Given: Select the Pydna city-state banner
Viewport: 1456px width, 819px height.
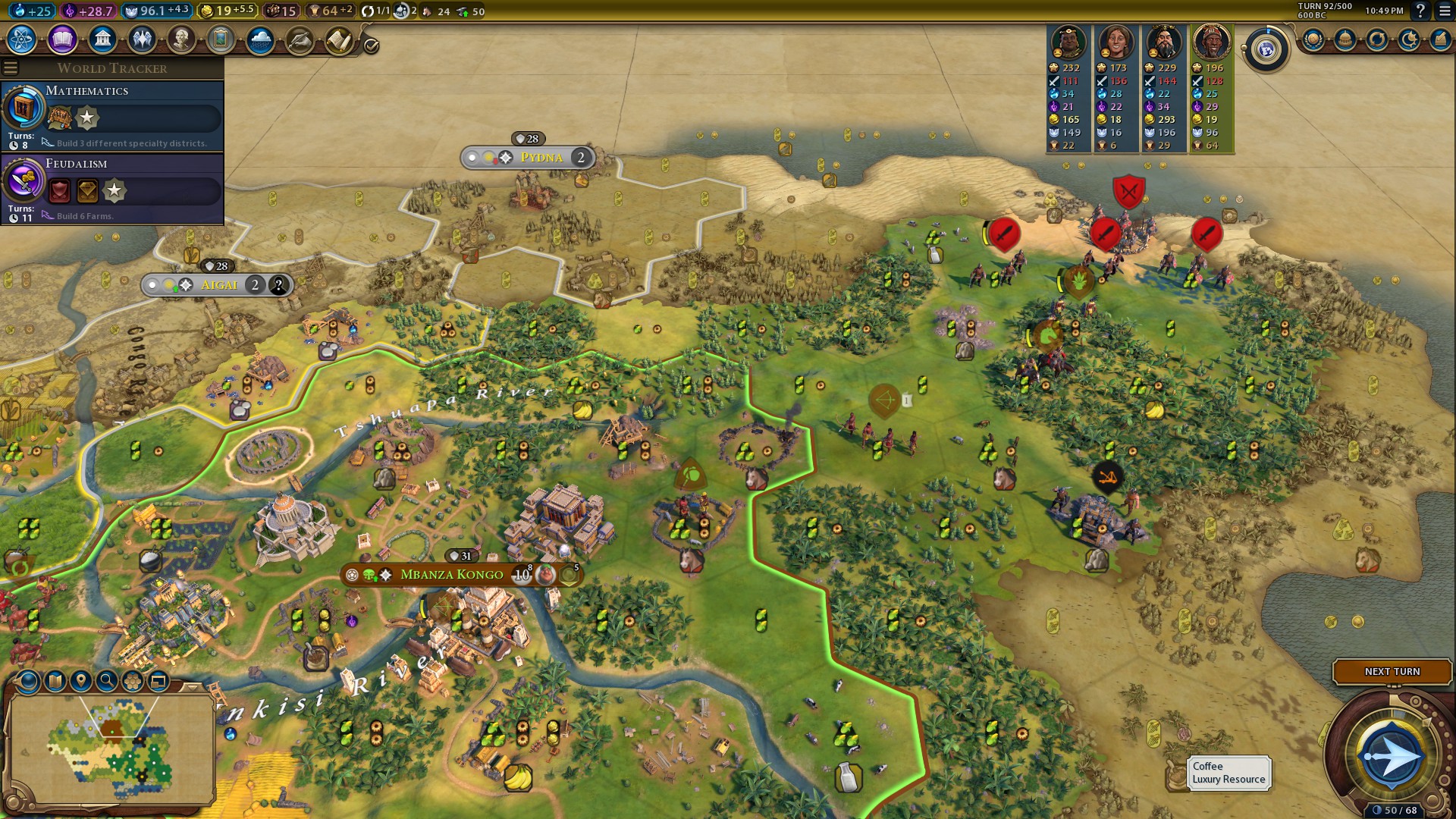Looking at the screenshot, I should tap(541, 158).
